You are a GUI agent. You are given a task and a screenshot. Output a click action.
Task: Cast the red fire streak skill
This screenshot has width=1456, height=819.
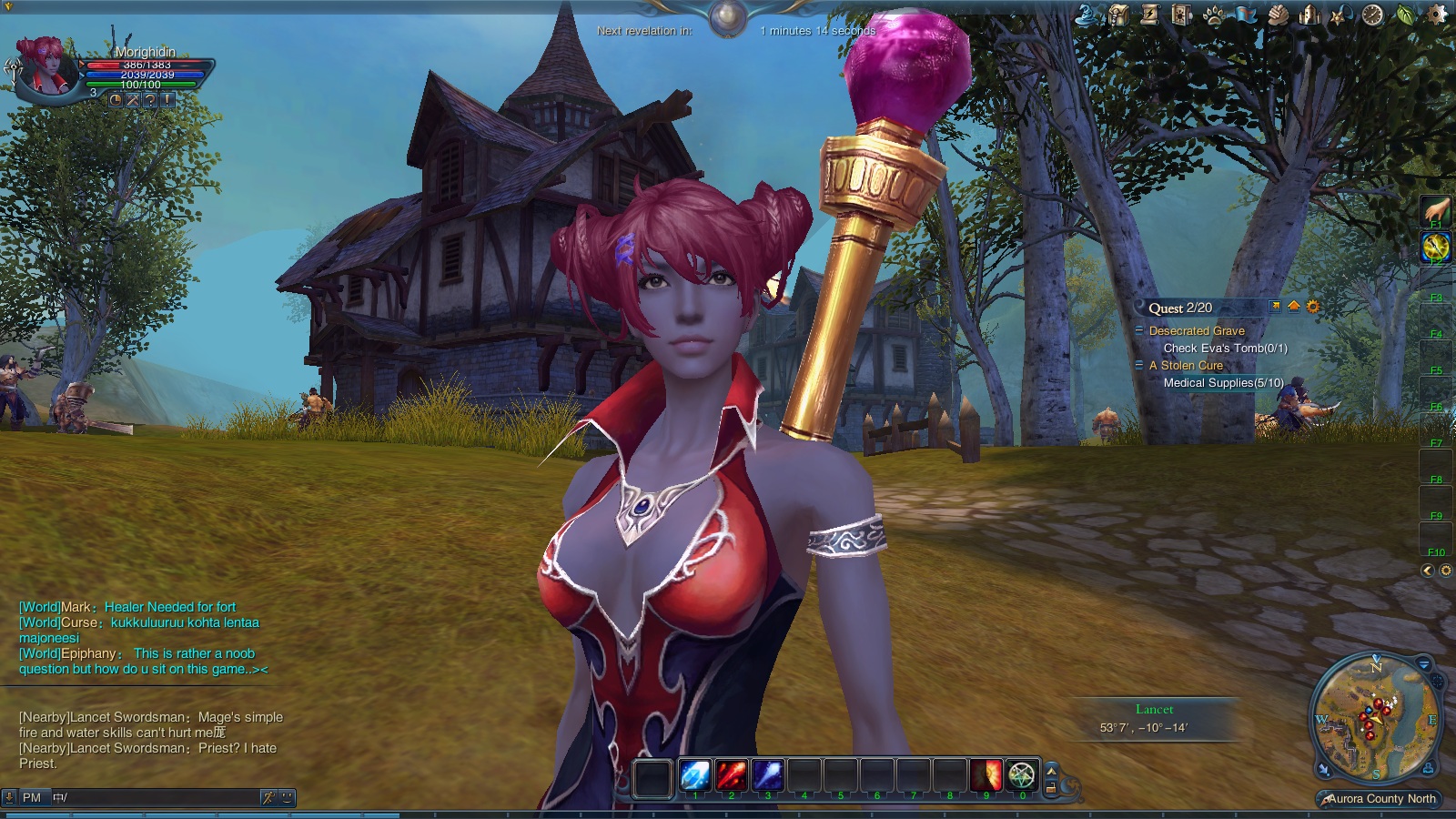731,775
